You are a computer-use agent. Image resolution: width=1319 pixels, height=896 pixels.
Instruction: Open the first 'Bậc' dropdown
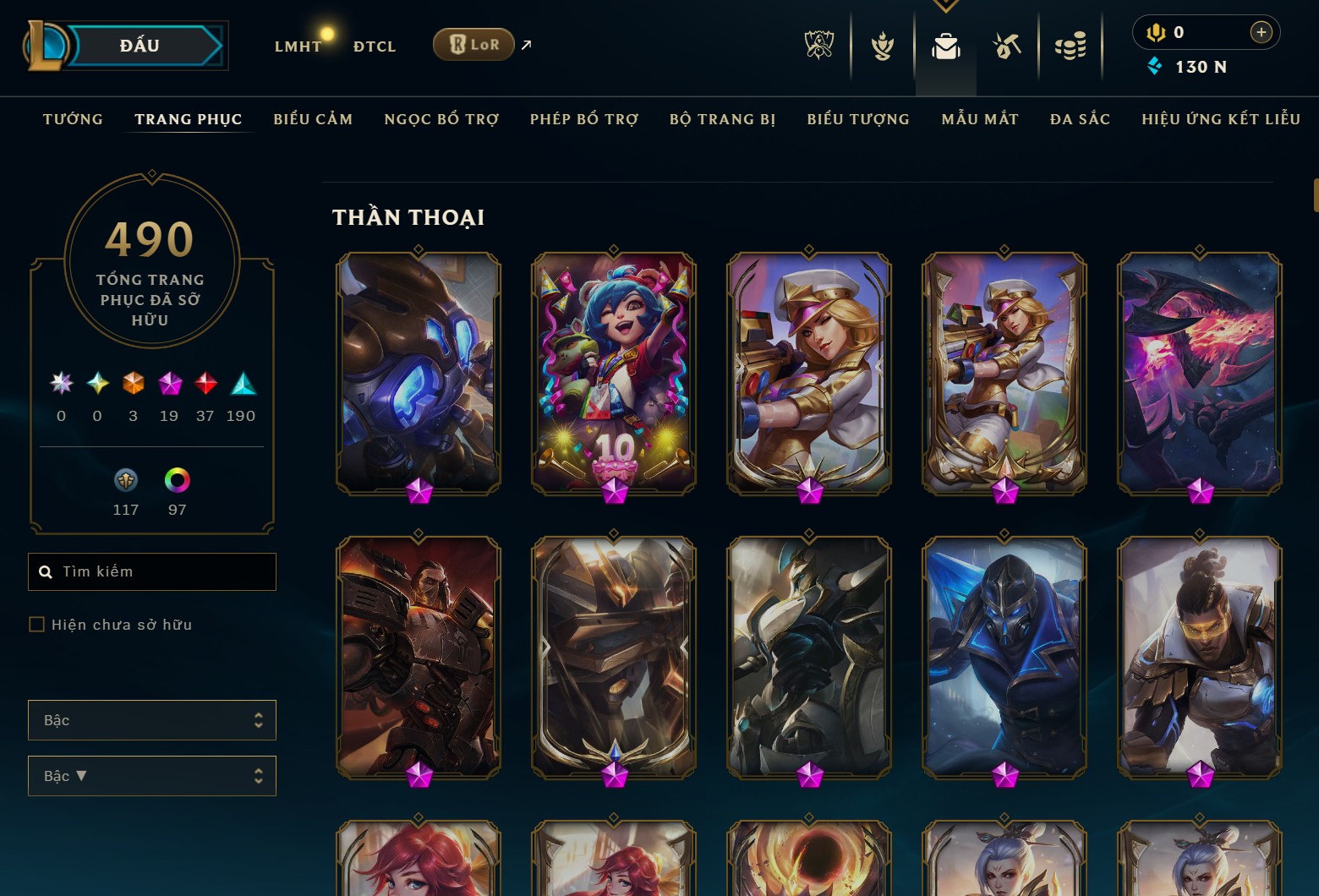(151, 719)
